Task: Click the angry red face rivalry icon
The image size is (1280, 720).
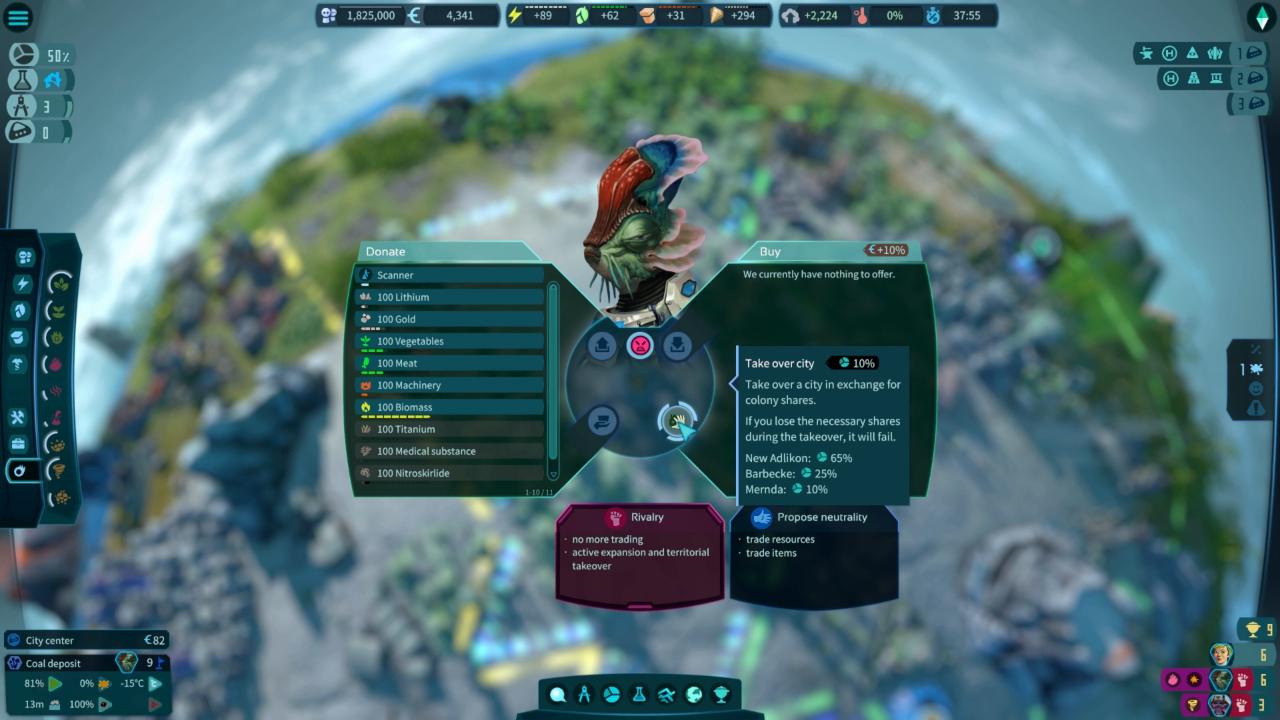Action: (640, 345)
